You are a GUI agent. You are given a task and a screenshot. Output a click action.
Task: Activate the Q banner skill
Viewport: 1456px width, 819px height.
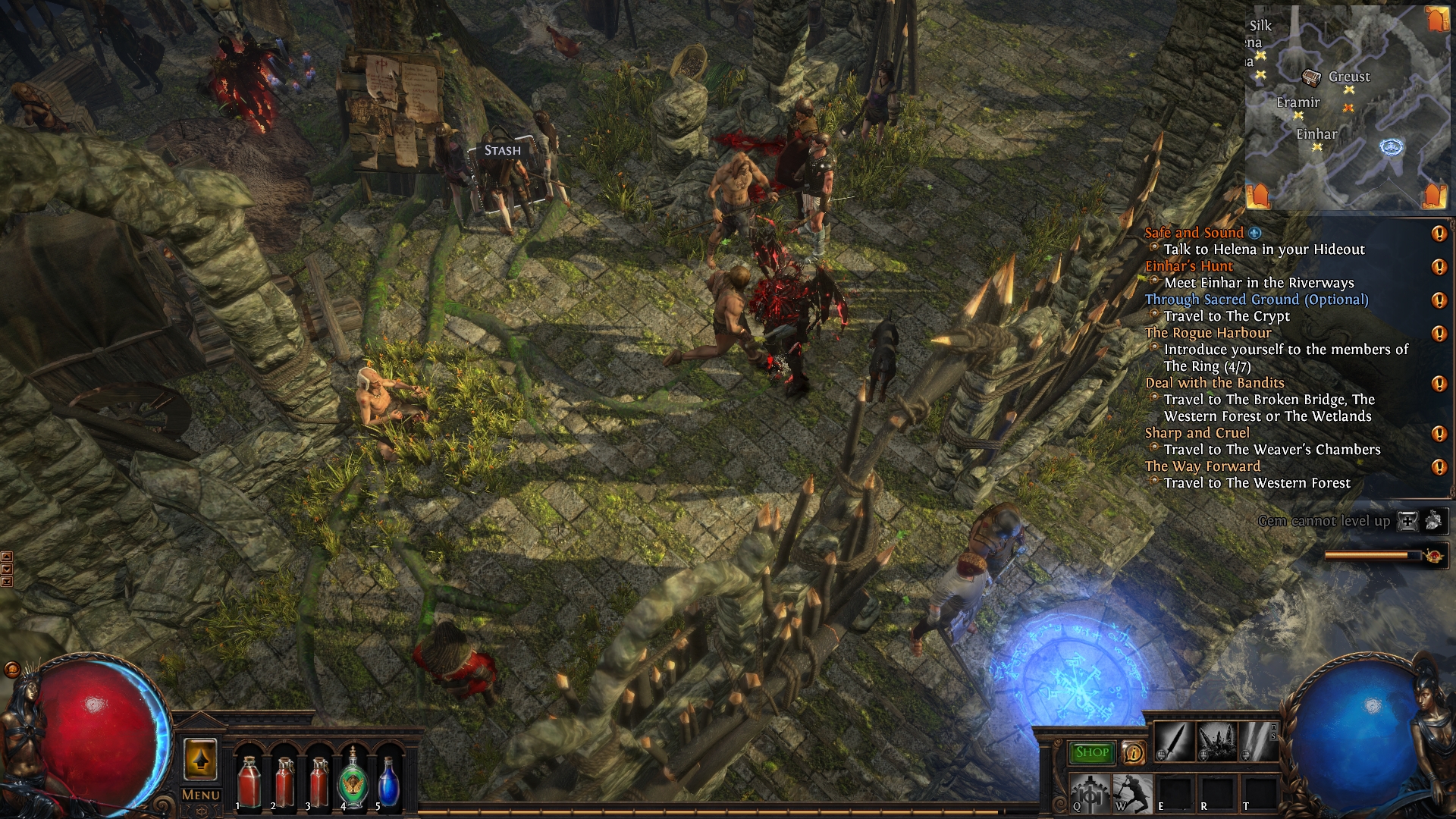(x=1090, y=793)
